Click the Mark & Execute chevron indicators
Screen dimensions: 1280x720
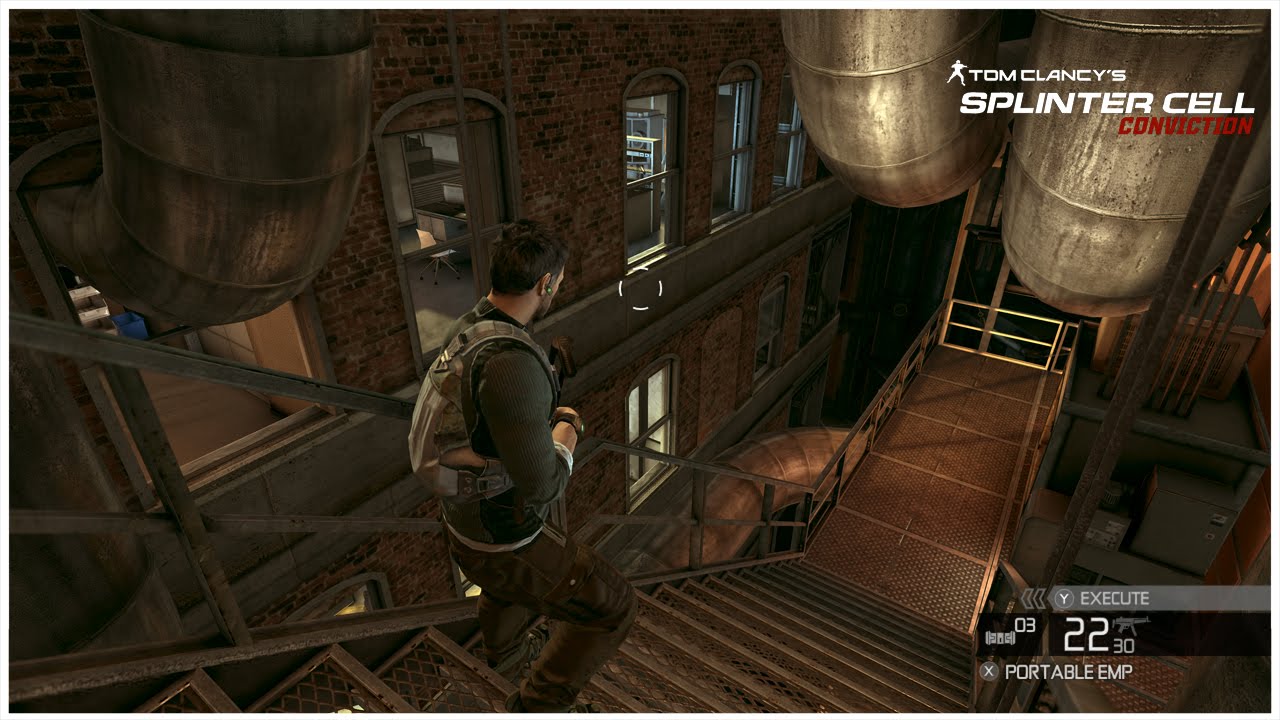point(1034,598)
